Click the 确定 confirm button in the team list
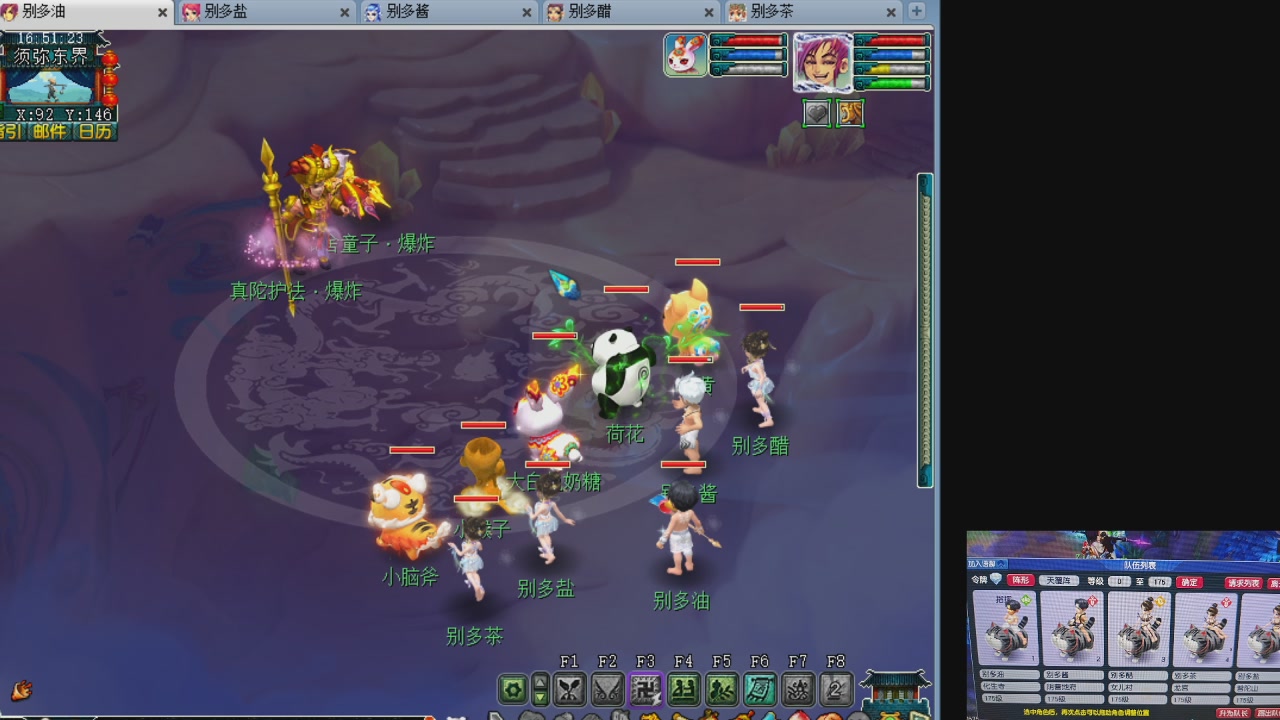The height and width of the screenshot is (720, 1280). tap(1190, 581)
